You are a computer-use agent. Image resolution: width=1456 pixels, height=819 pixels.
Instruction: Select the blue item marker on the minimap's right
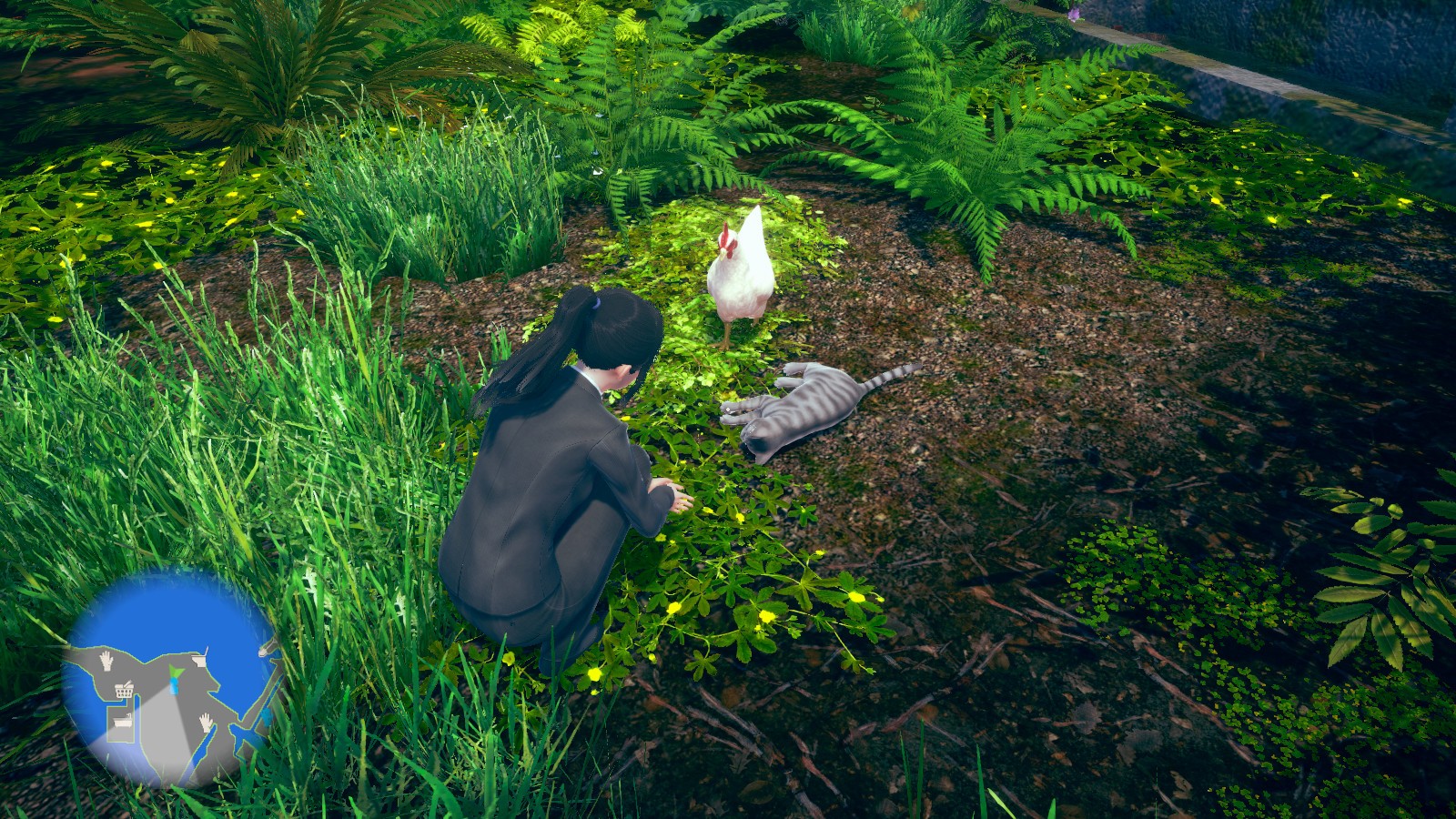[266, 717]
